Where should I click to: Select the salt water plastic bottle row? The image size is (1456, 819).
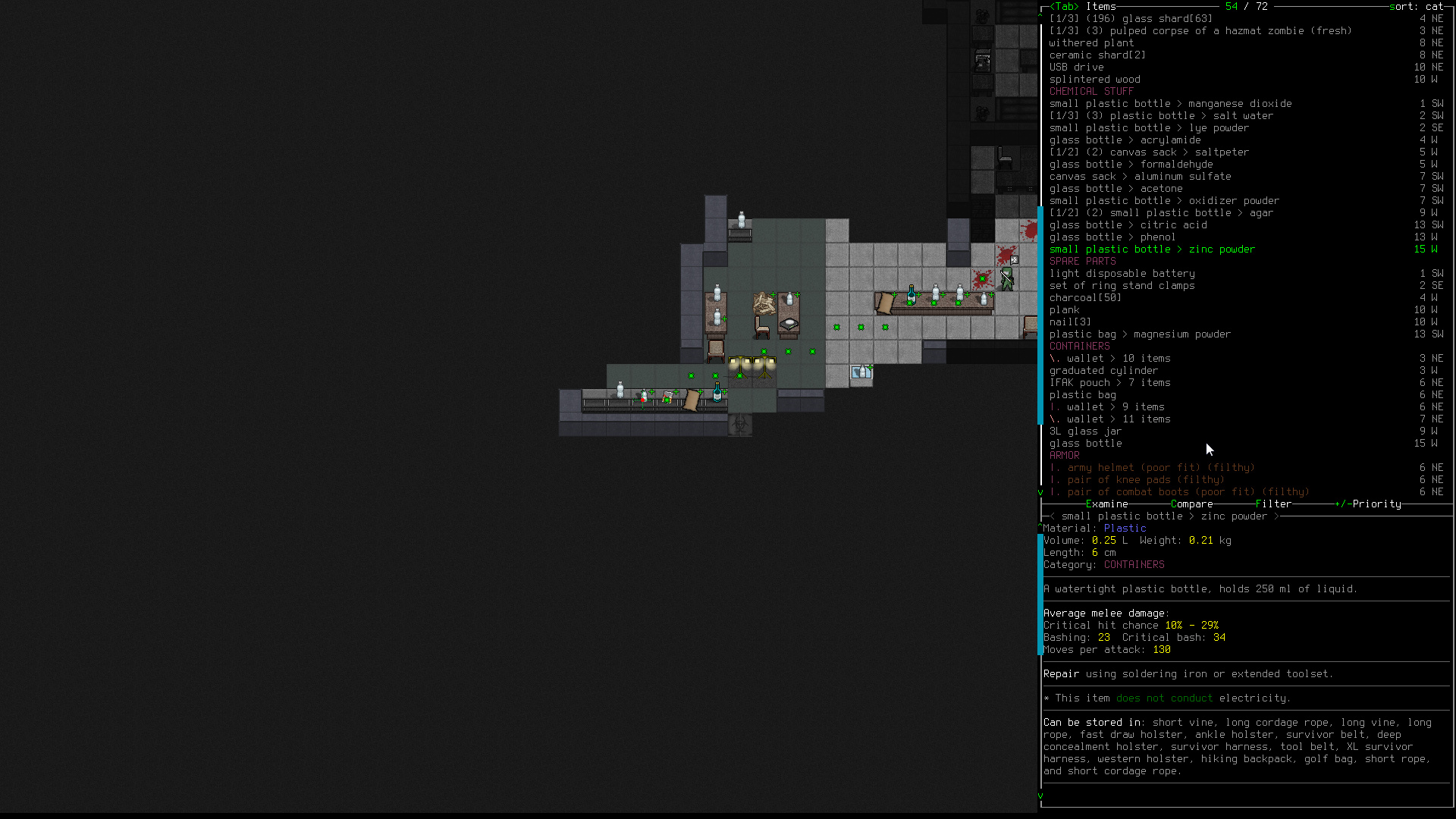click(x=1160, y=116)
